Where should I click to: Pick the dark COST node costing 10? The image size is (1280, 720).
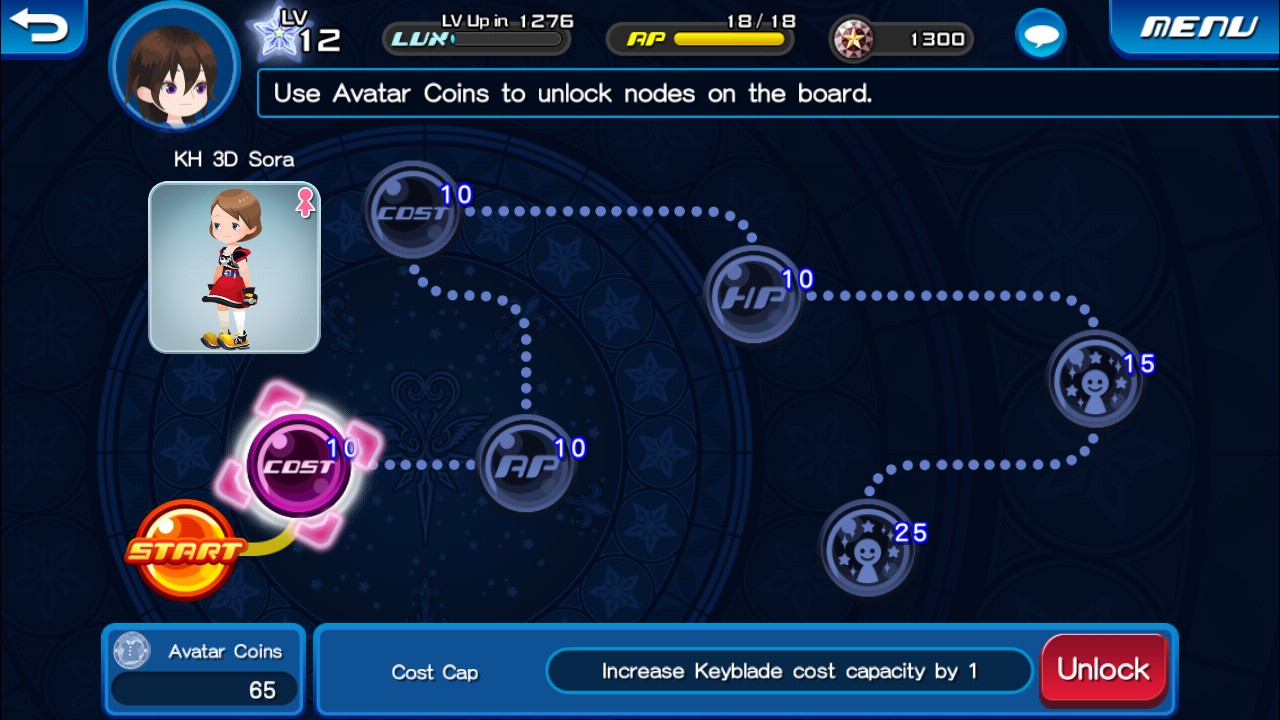pos(411,210)
